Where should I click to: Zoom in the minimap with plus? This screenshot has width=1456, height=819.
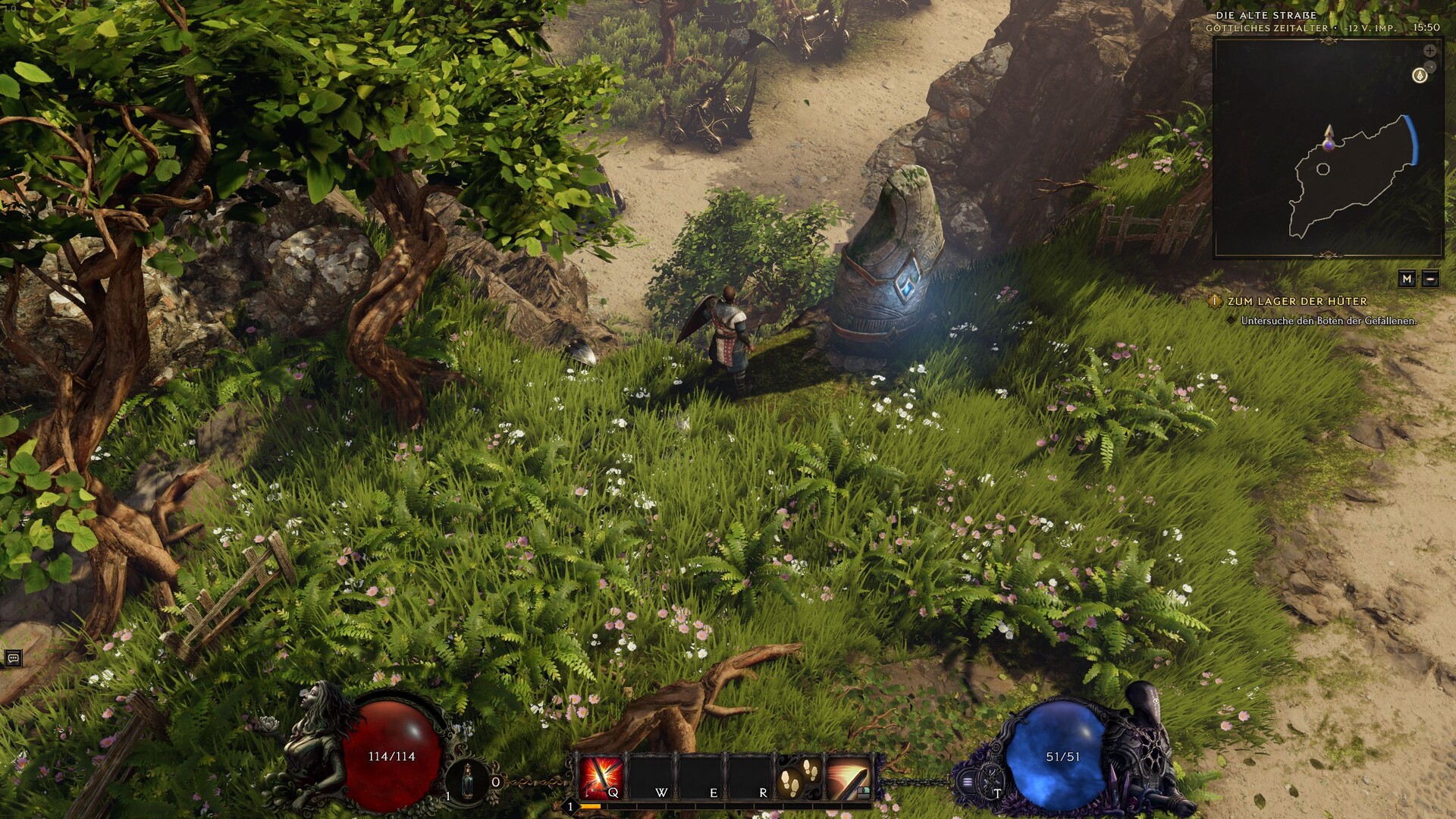pyautogui.click(x=1429, y=51)
